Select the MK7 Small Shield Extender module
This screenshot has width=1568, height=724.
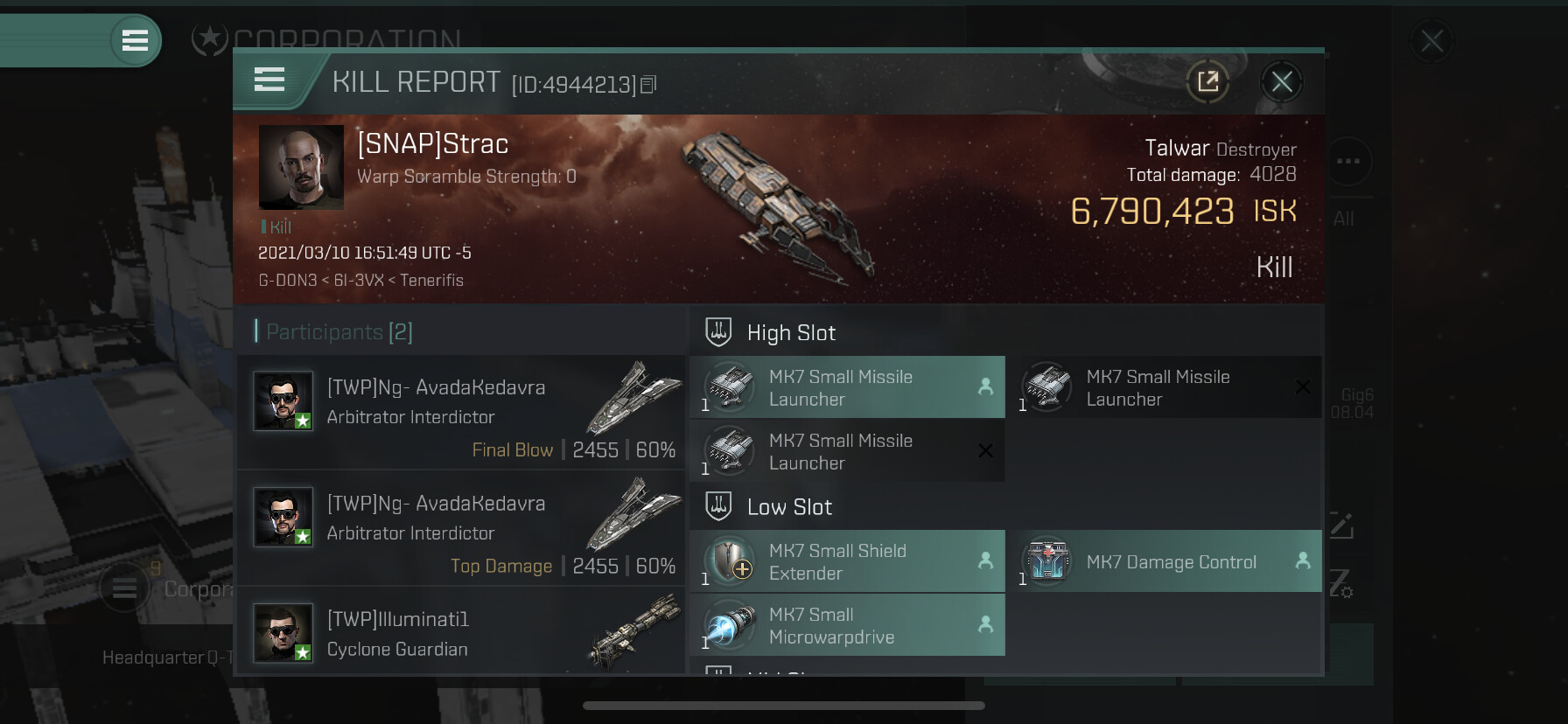coord(847,562)
